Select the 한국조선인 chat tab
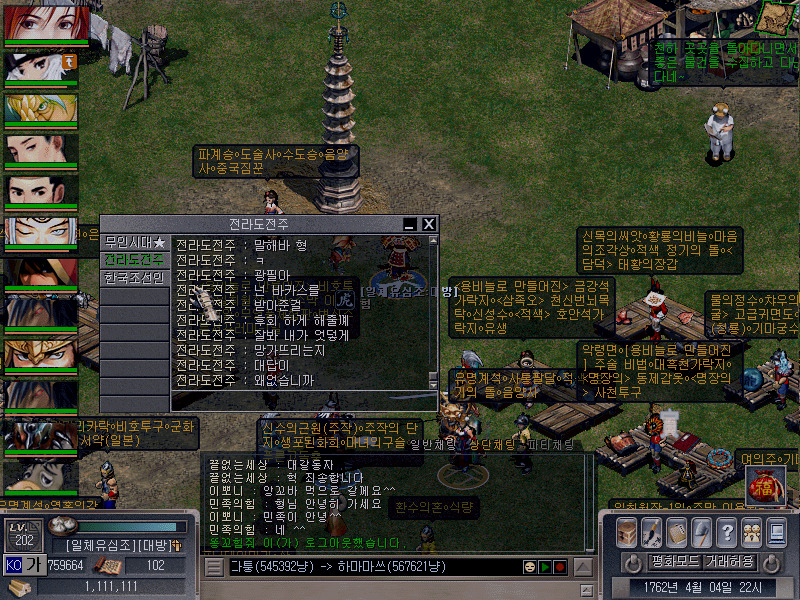Viewport: 800px width, 600px height. [x=135, y=278]
